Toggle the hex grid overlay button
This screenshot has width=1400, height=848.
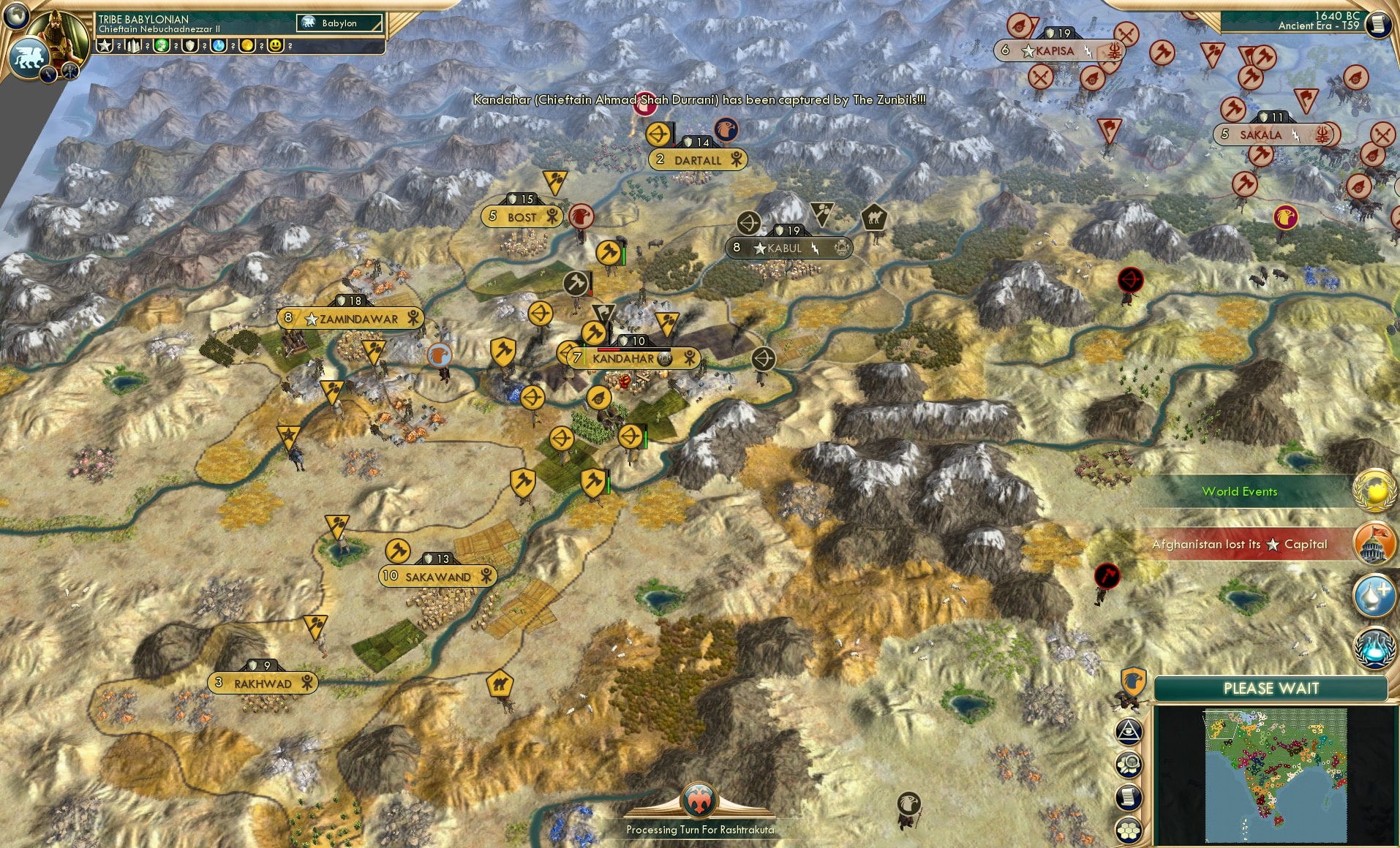[x=1129, y=830]
